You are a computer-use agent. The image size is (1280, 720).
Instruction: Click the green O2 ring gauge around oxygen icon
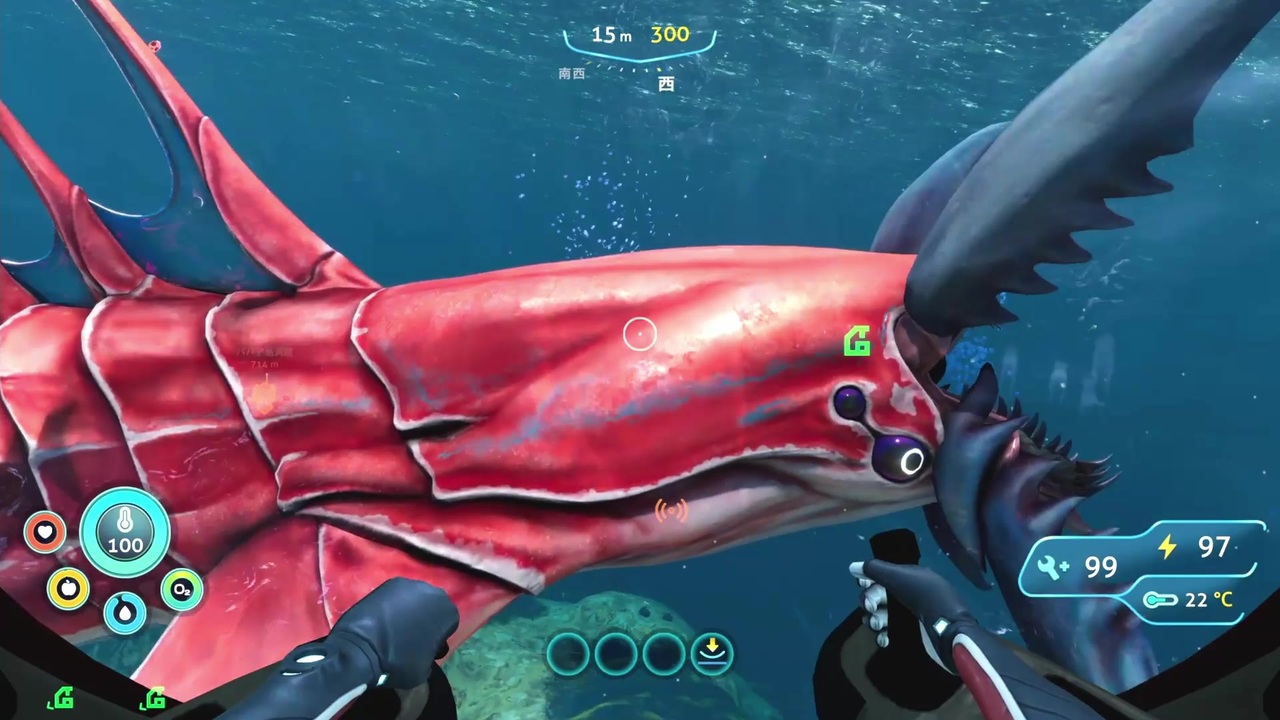pos(181,575)
